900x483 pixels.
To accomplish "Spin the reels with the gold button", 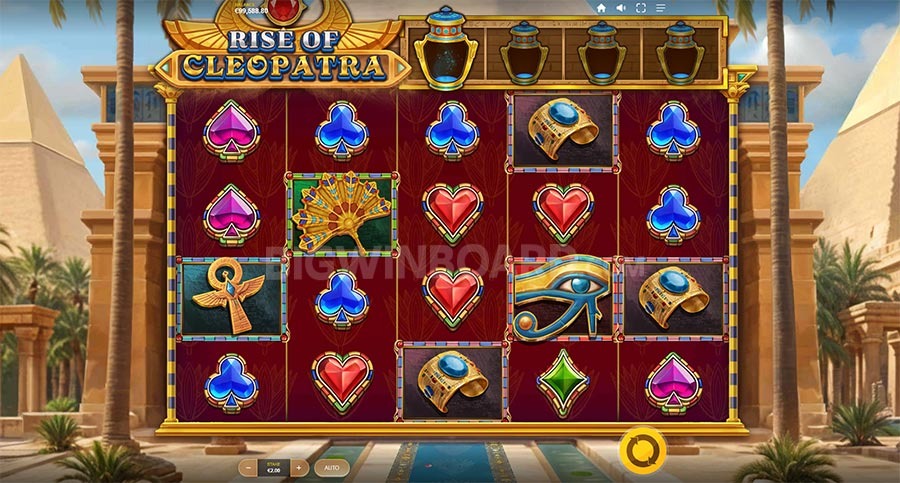I will tap(642, 447).
